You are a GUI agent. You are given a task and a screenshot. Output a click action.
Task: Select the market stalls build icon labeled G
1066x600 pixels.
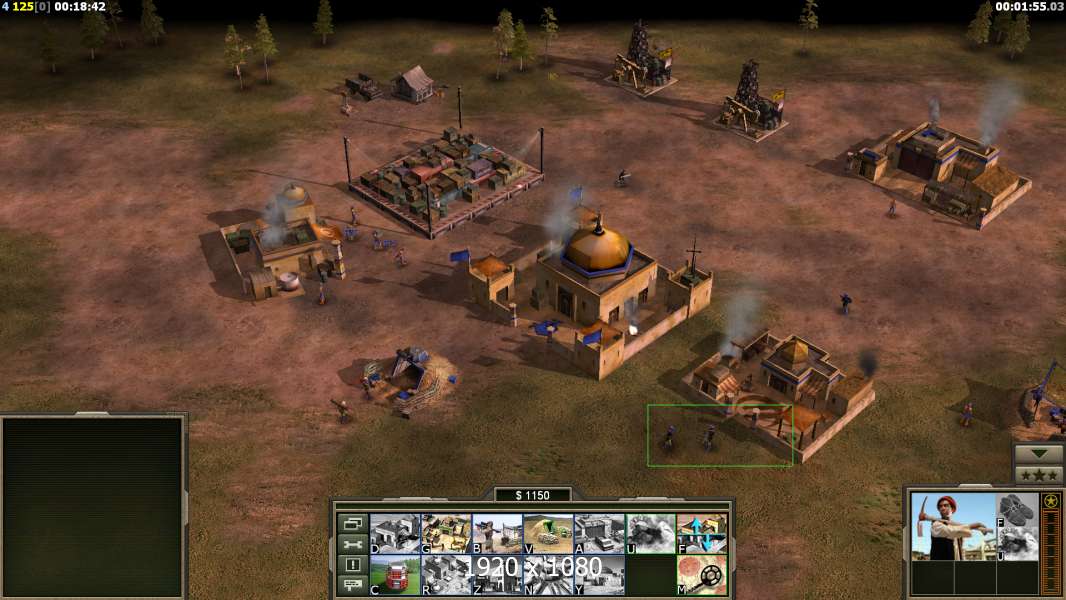[445, 534]
